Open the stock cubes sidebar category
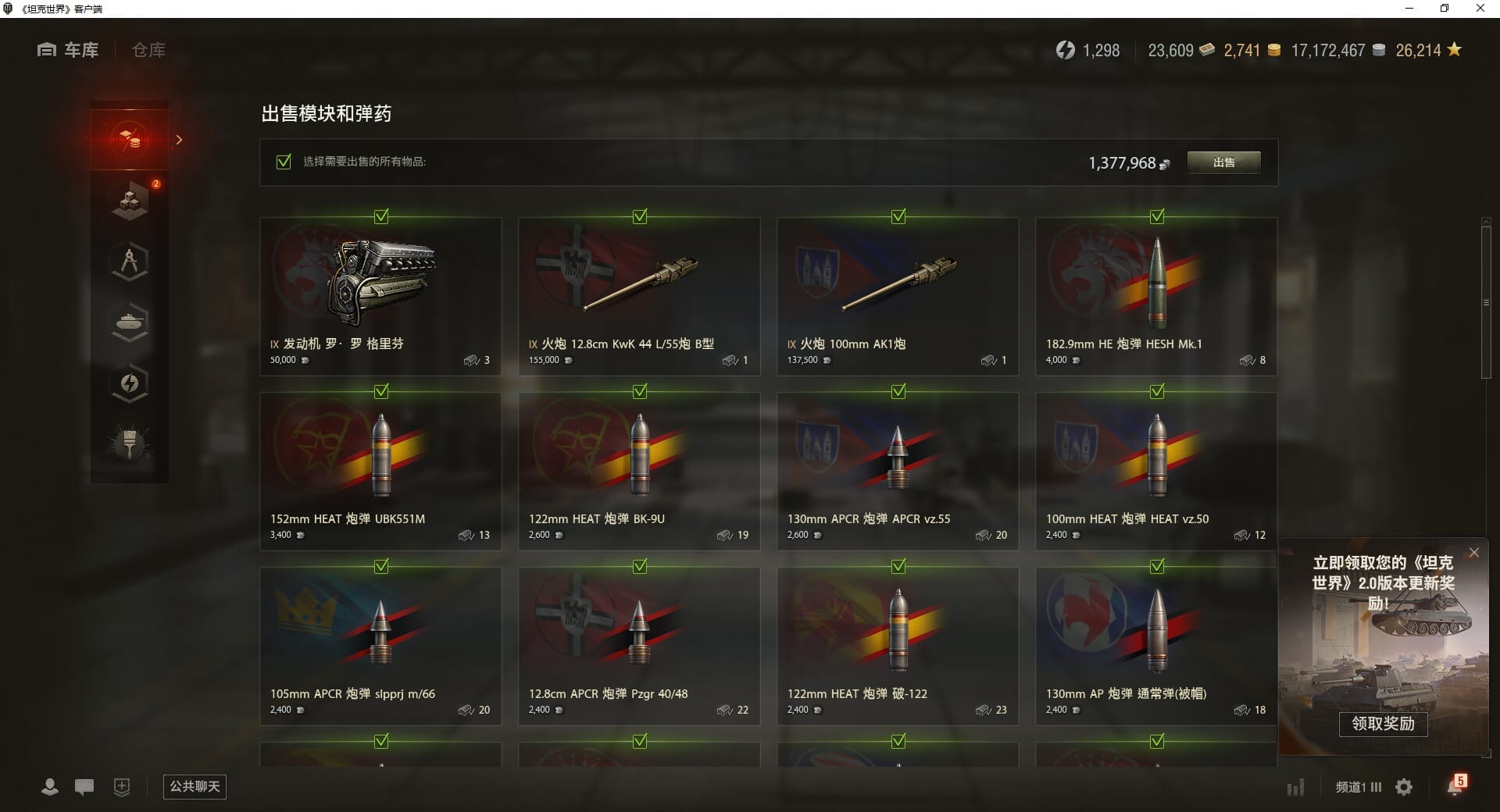The image size is (1500, 812). [x=130, y=201]
